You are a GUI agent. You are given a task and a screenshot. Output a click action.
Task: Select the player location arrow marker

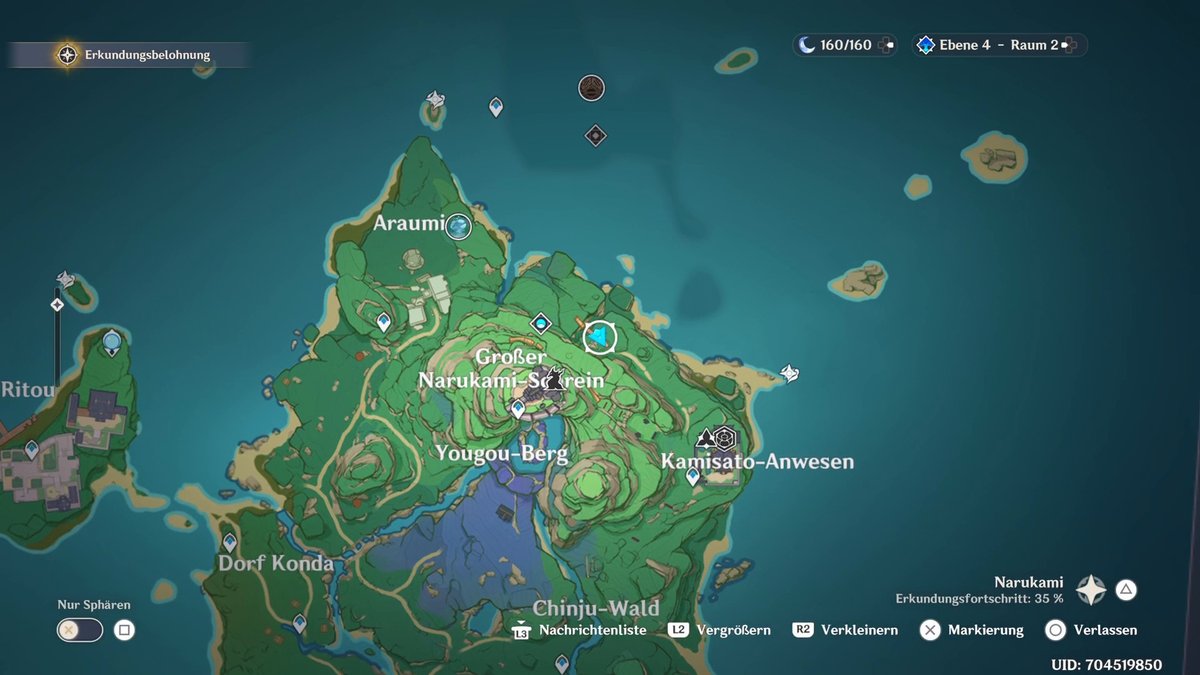pos(599,338)
